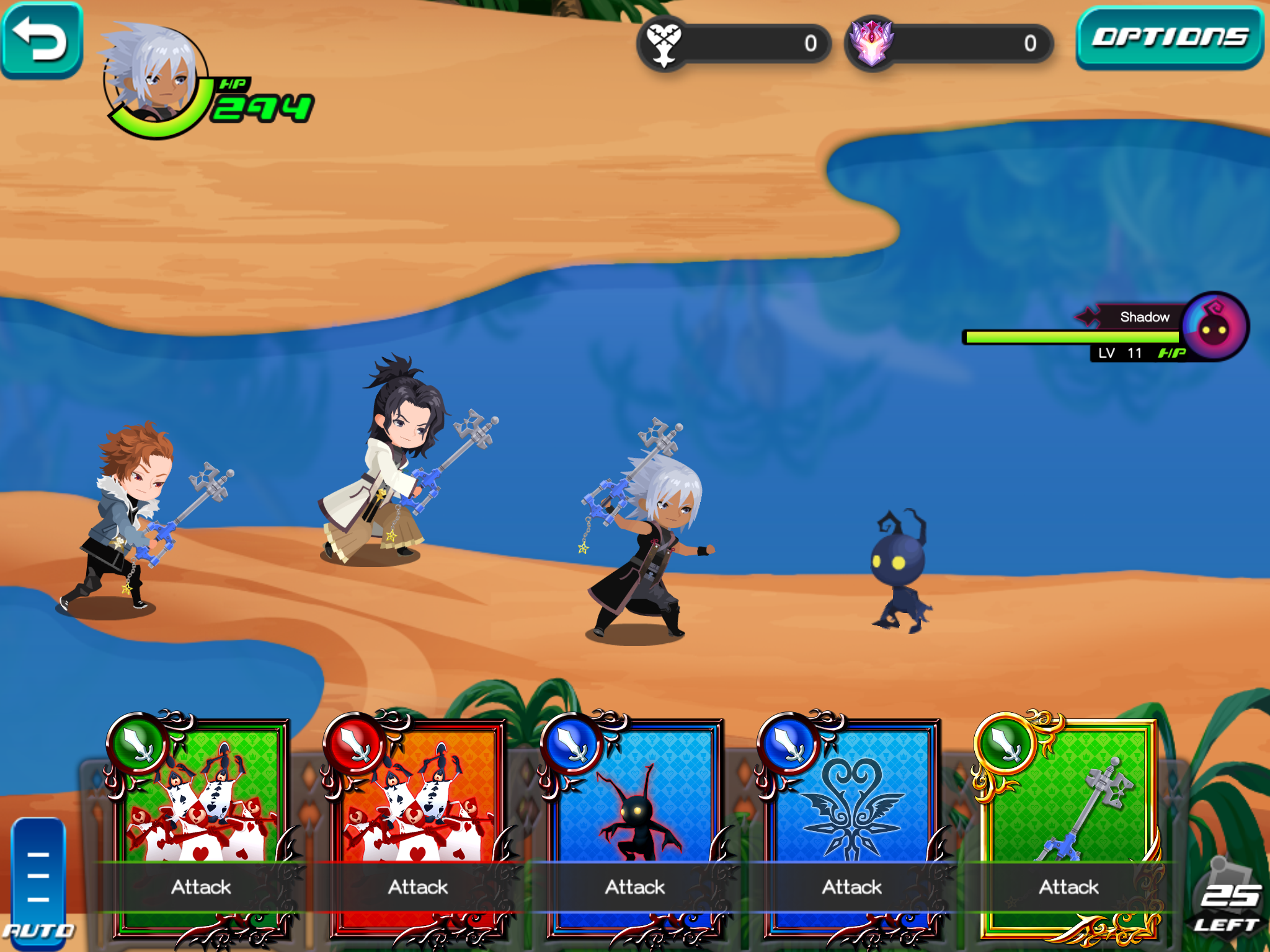The width and height of the screenshot is (1270, 952).
Task: Use the blue Shadow Heartless Attack medal
Action: point(636,824)
